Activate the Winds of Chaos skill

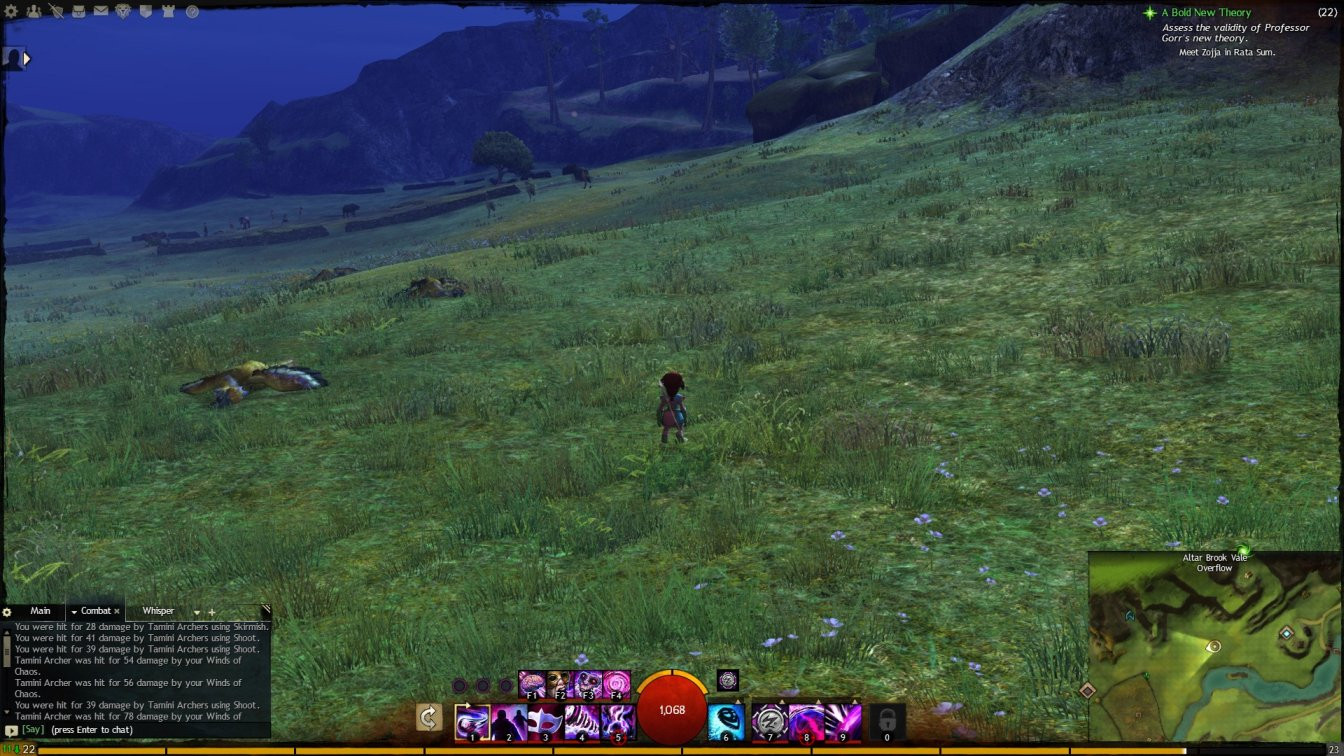tap(472, 721)
